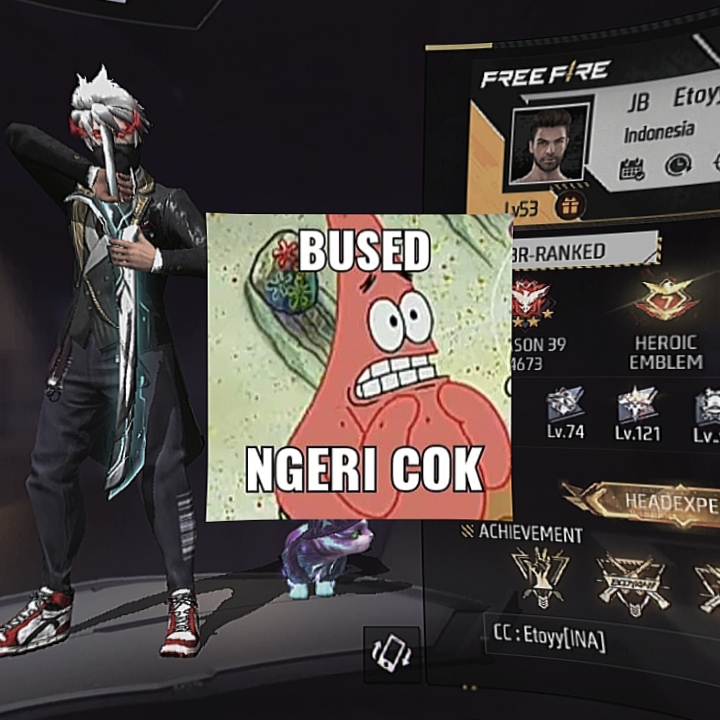
Task: Open the red winged rank badge
Action: pyautogui.click(x=534, y=301)
